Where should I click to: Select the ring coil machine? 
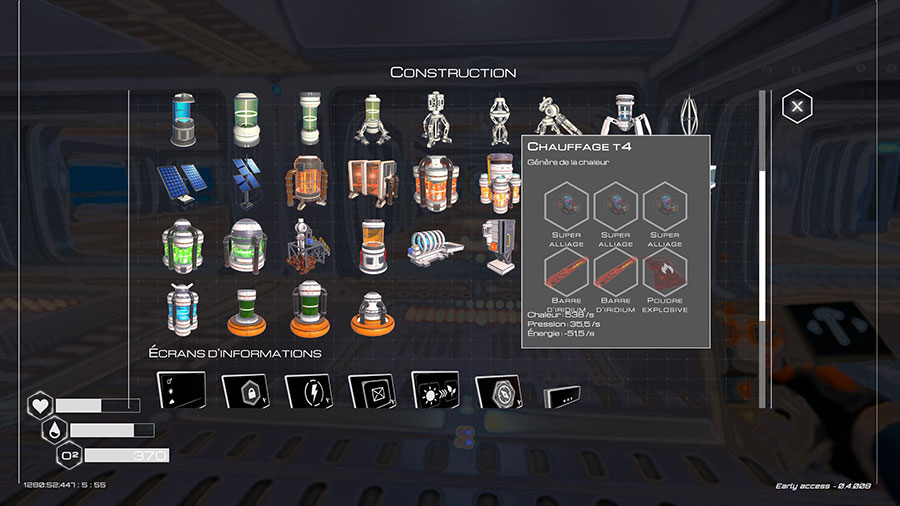coord(434,245)
